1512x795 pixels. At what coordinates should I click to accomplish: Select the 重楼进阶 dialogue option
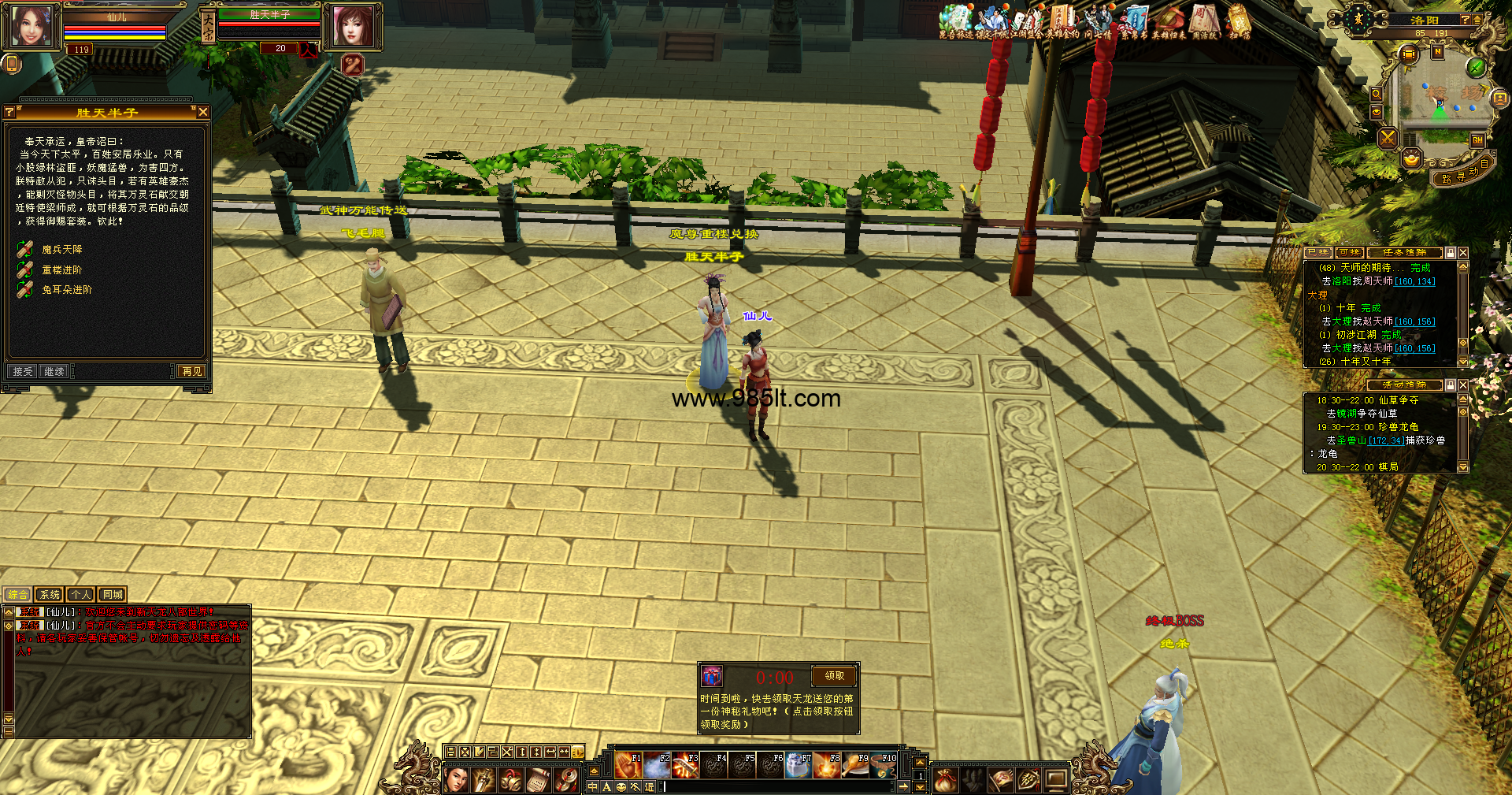(x=61, y=270)
